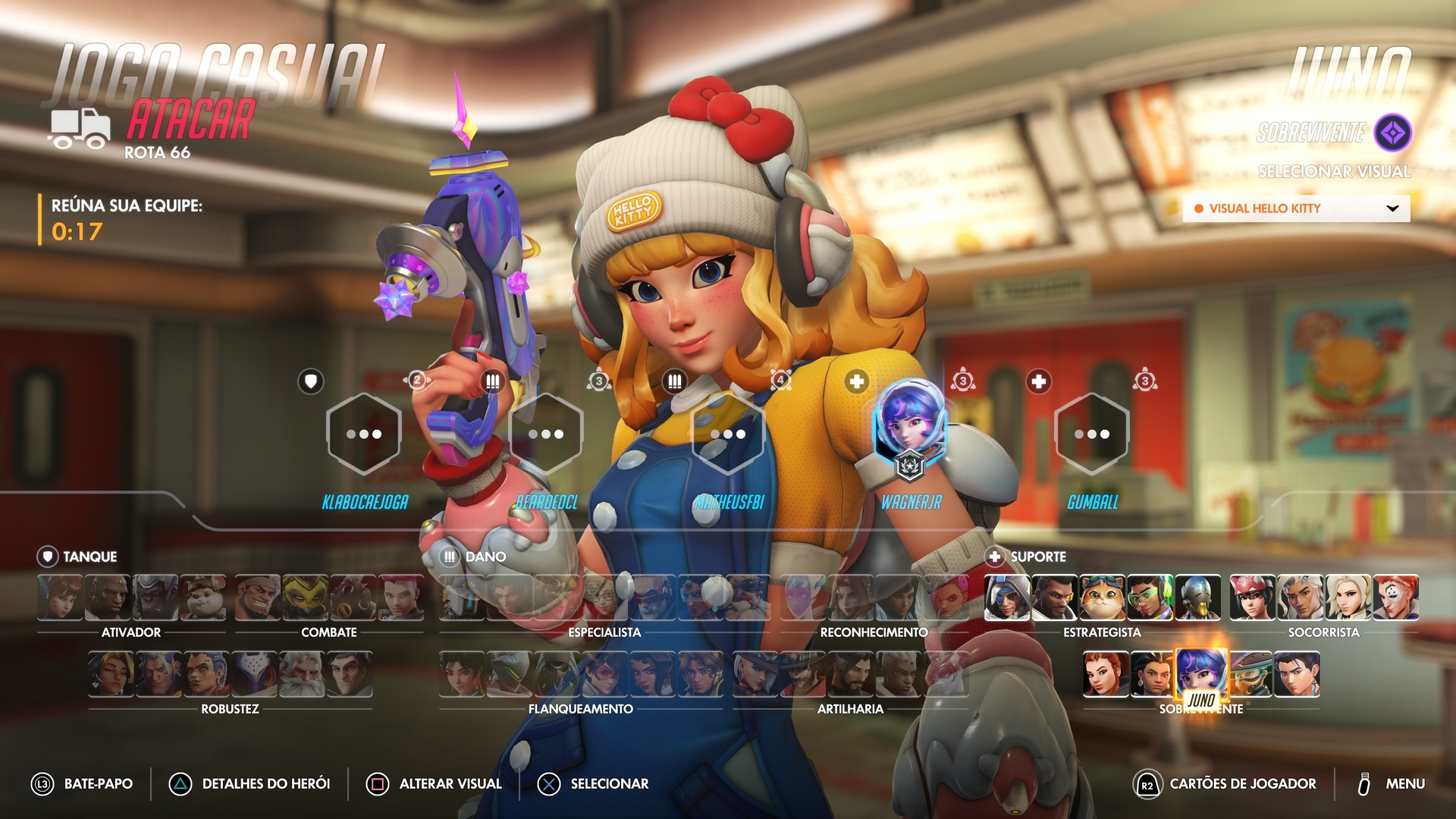Choose Hanzo in the Artilharia group
This screenshot has width=1456, height=819.
pyautogui.click(x=851, y=674)
